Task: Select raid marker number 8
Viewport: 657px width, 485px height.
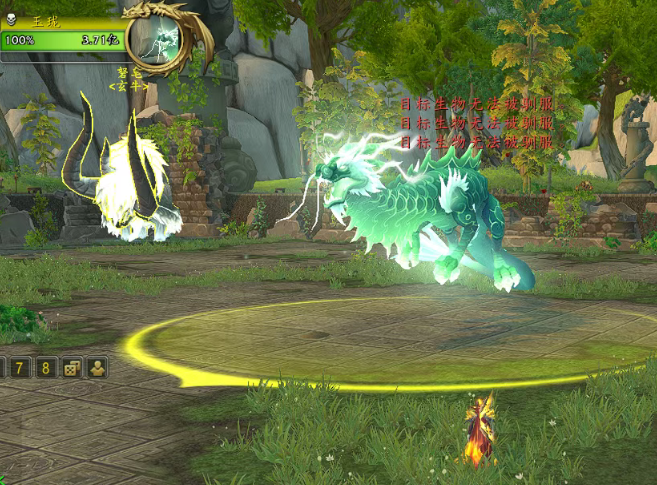Action: click(45, 367)
